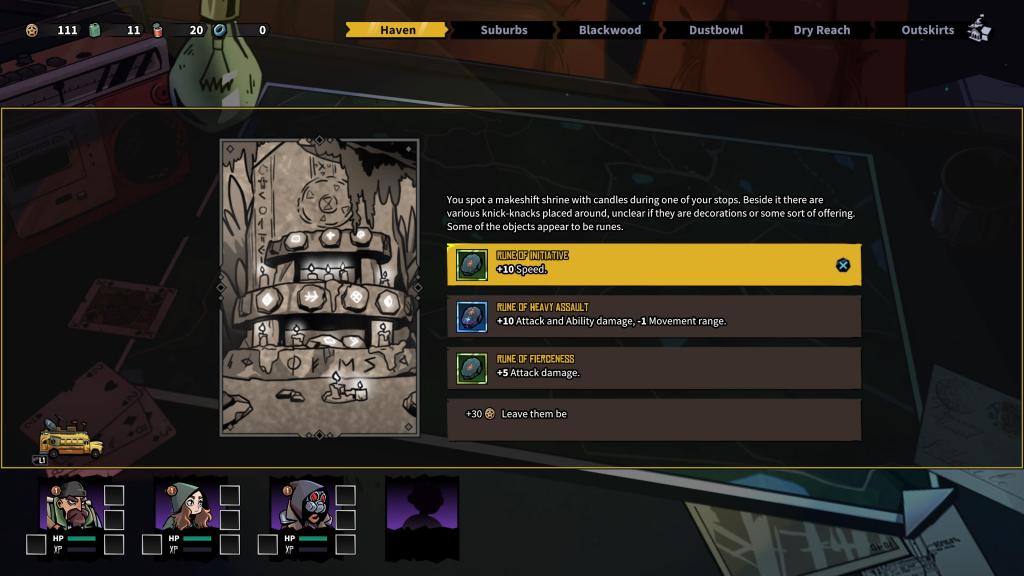Screen dimensions: 1024x576
Task: Select the Rune of Heavy Assault
Action: point(653,316)
